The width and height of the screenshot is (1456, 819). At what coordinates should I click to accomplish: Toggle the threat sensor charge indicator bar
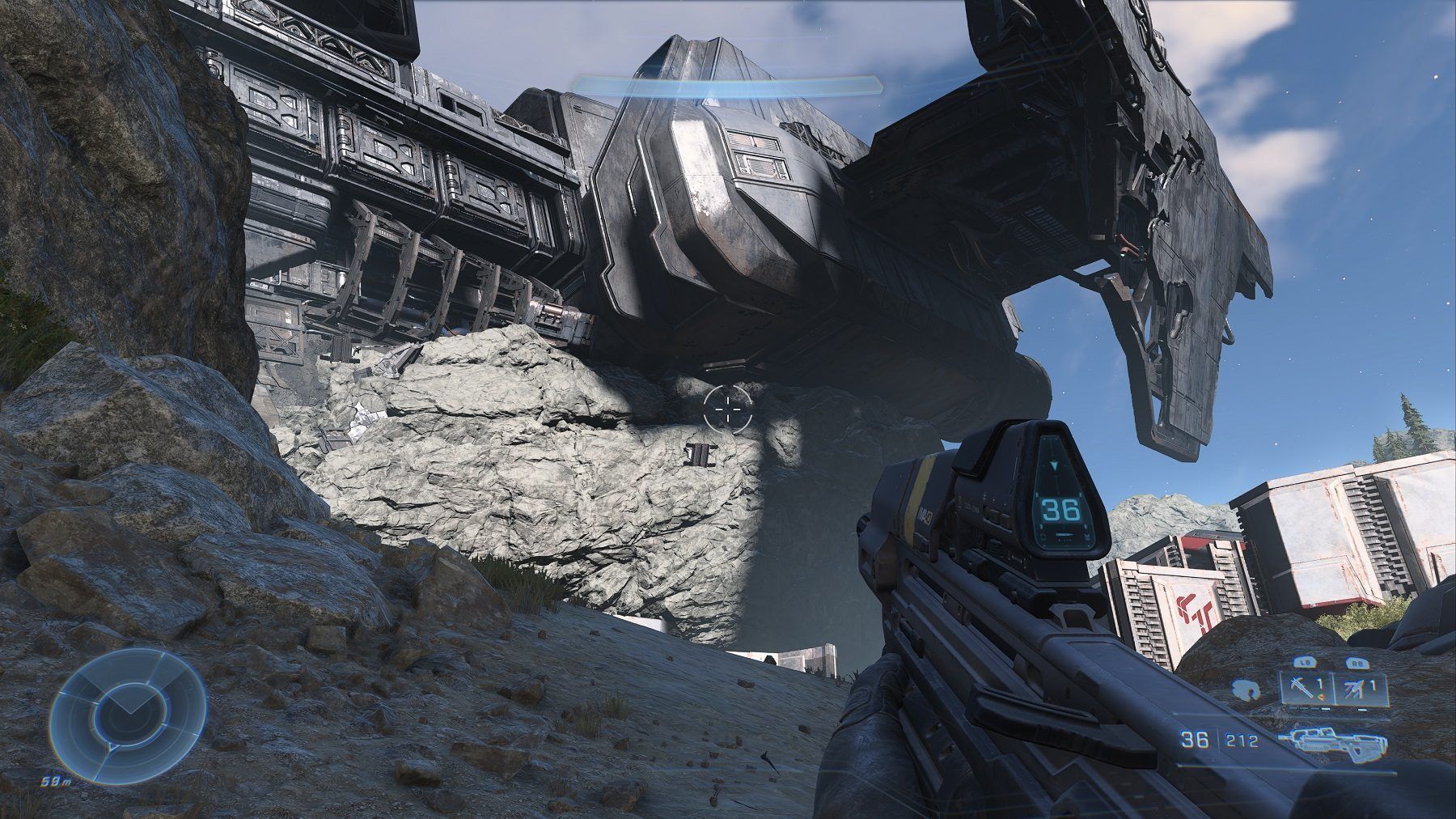click(1362, 710)
